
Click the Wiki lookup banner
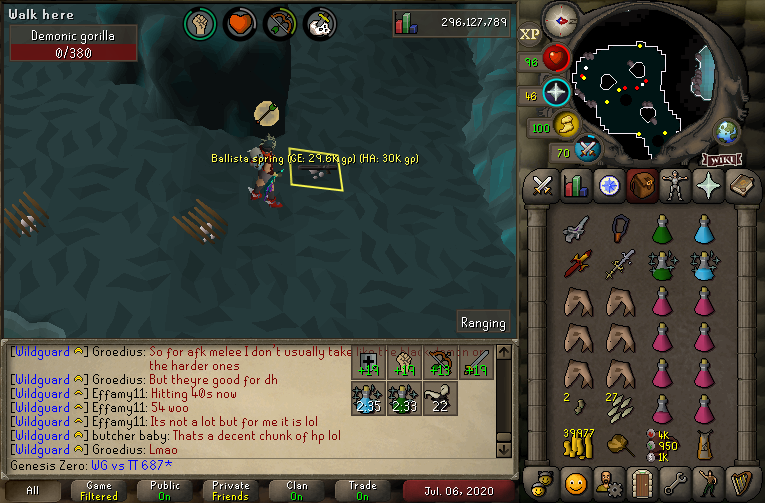721,158
